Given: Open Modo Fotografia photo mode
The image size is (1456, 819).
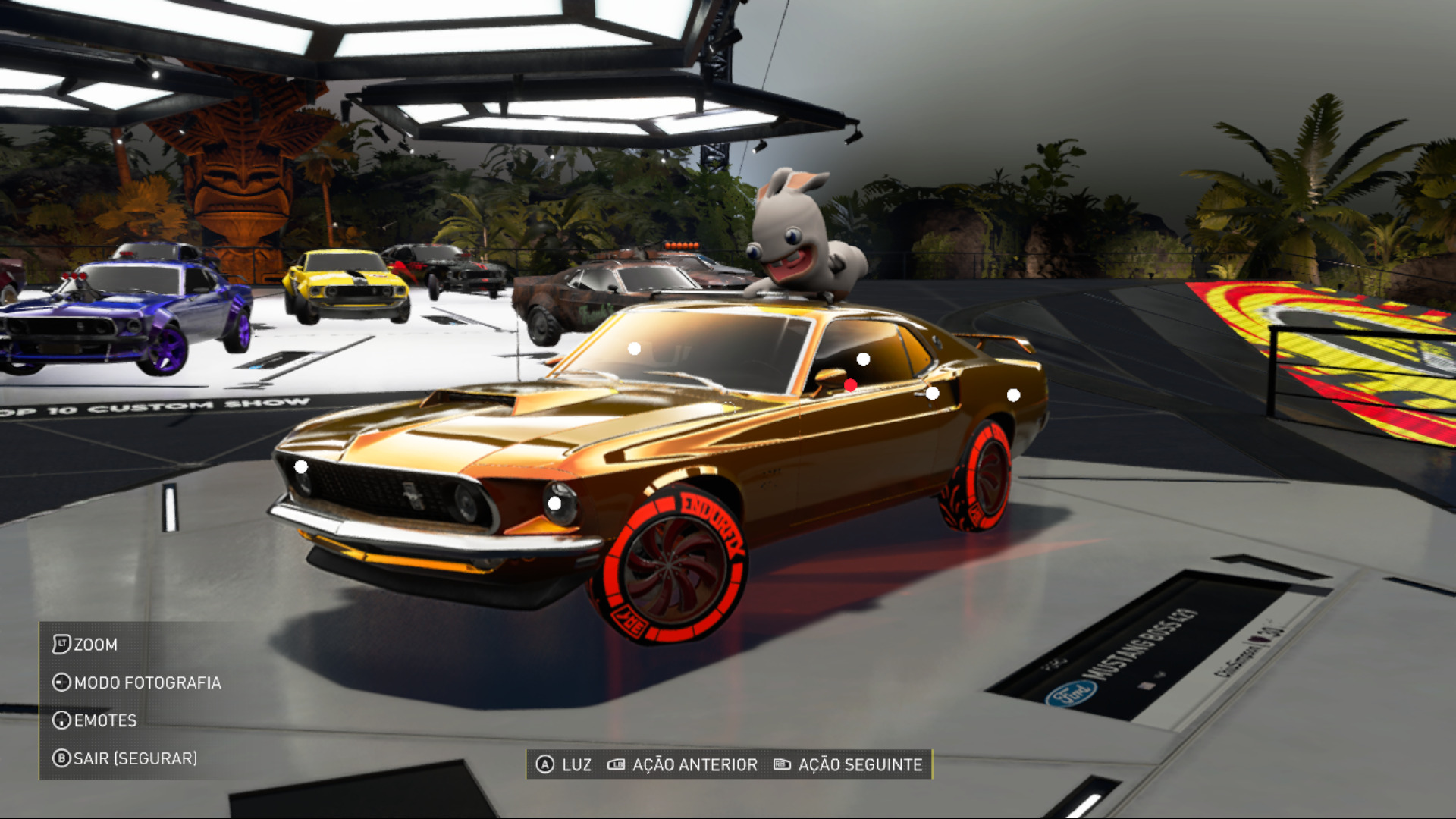Looking at the screenshot, I should point(137,682).
